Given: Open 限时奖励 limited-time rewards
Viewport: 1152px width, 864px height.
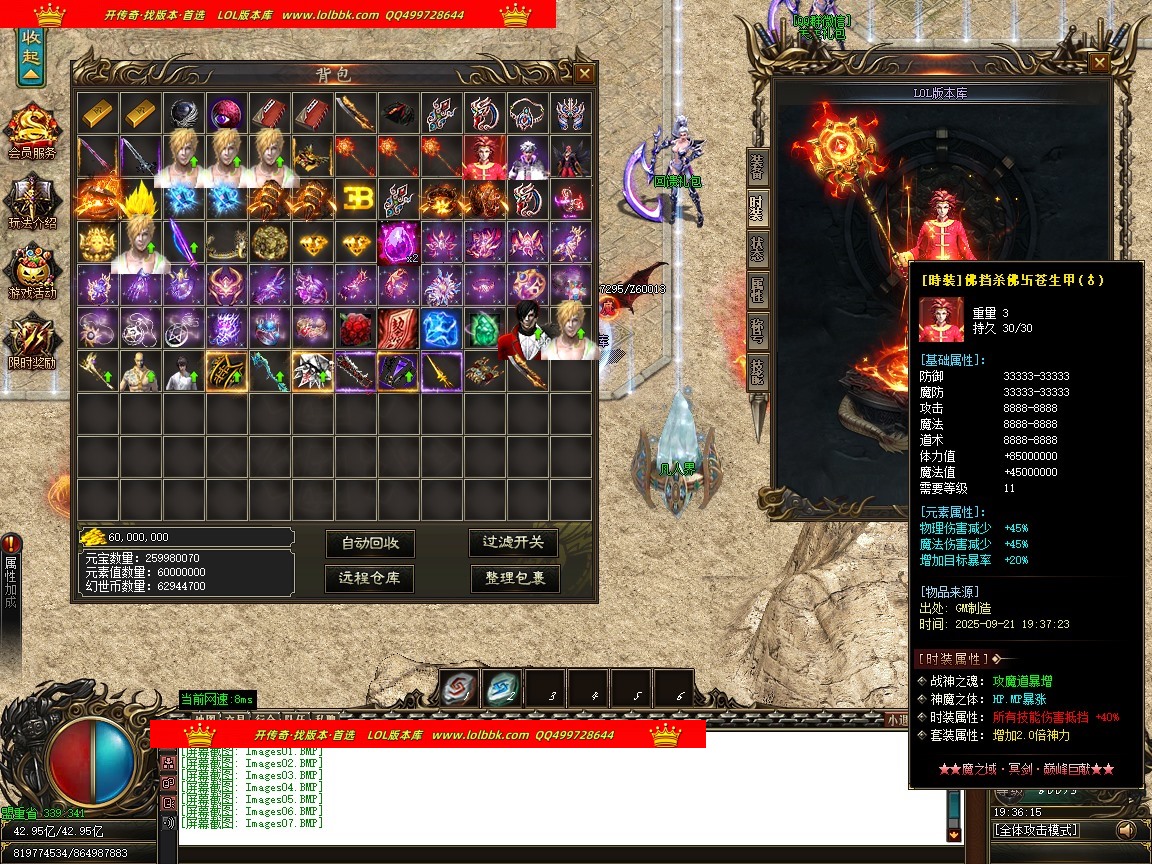Looking at the screenshot, I should [32, 342].
